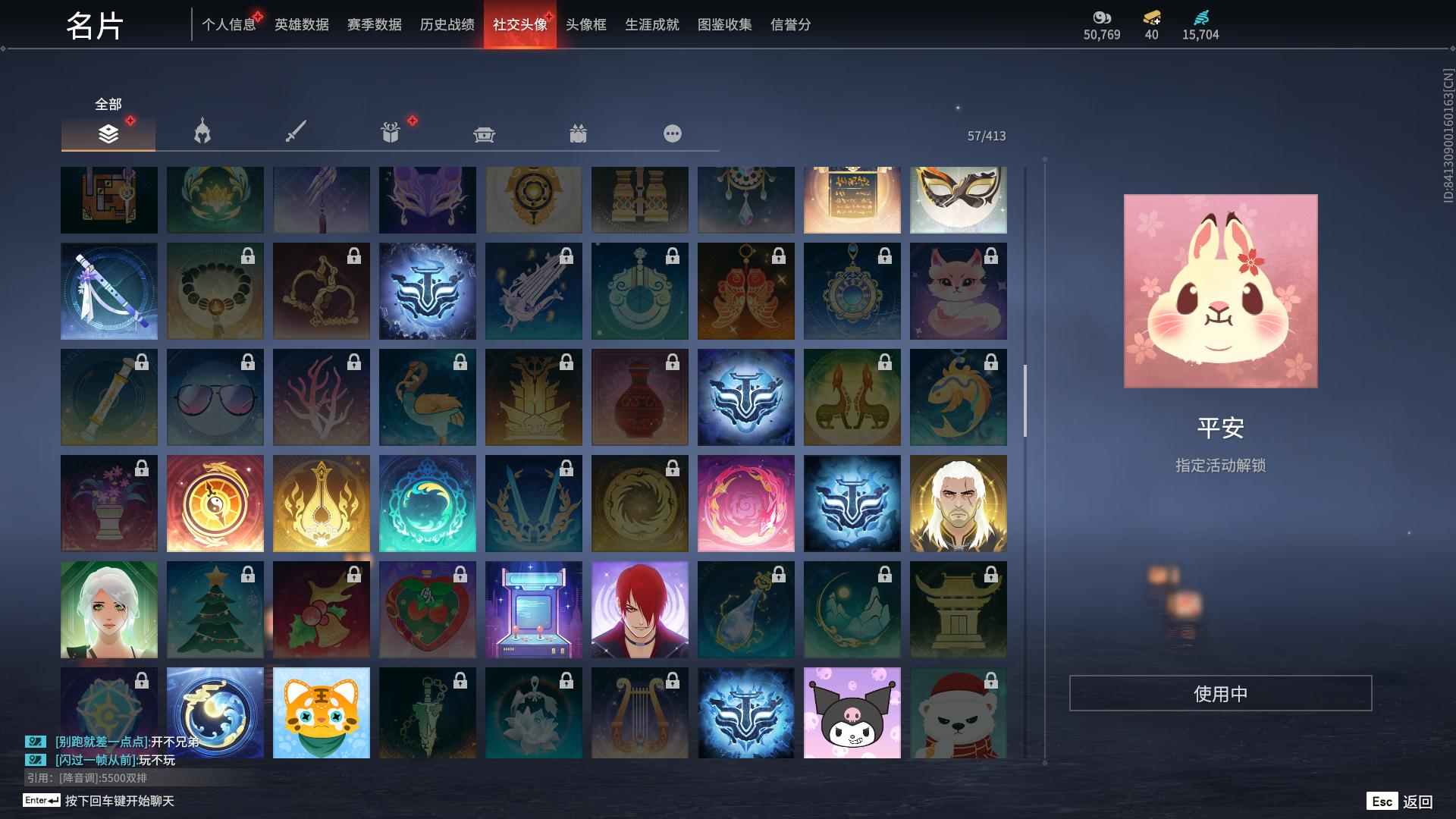Open the treasure chest category filter
The width and height of the screenshot is (1456, 819).
tap(484, 133)
